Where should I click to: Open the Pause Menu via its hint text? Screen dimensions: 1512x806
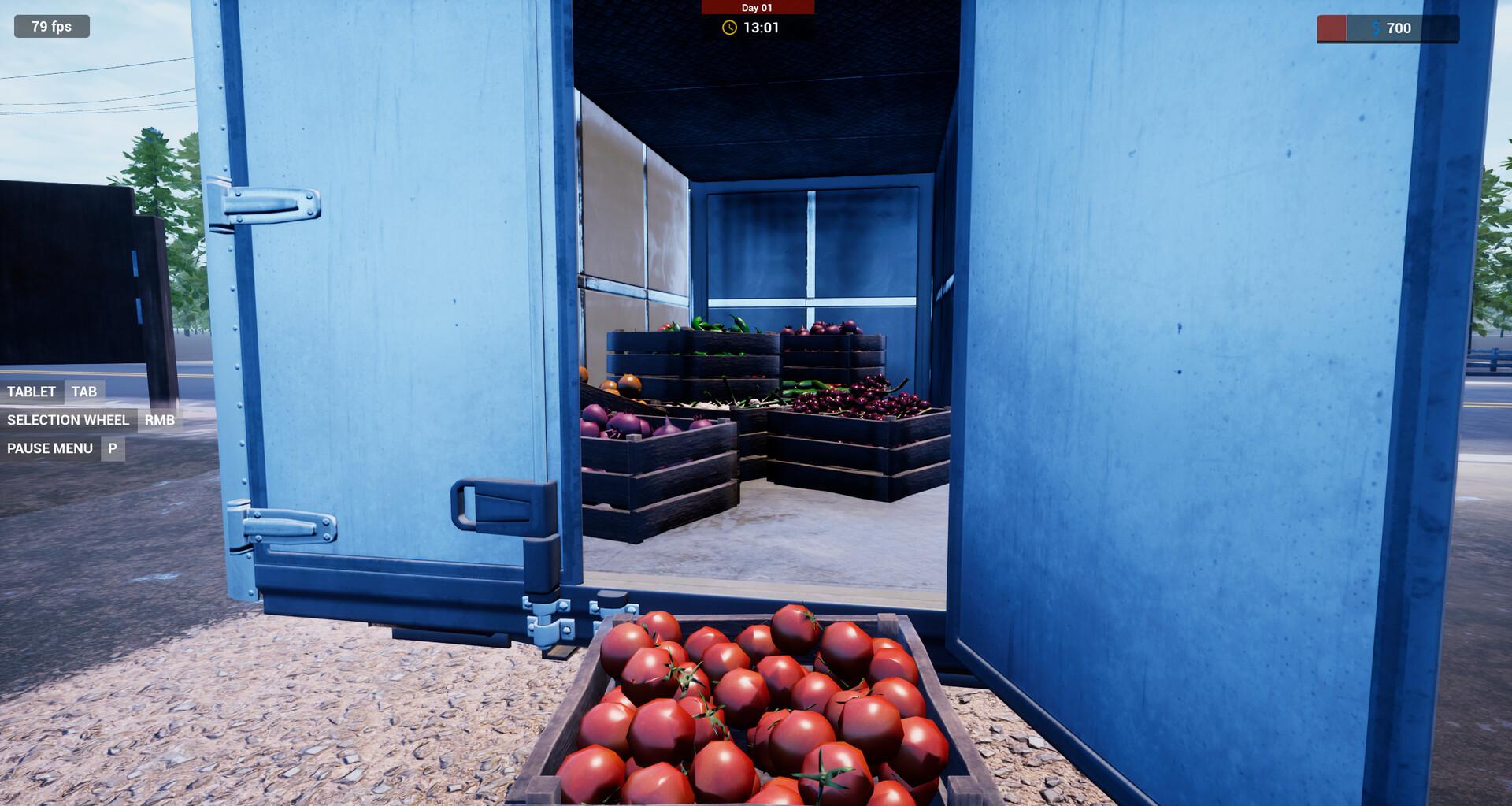[x=49, y=448]
